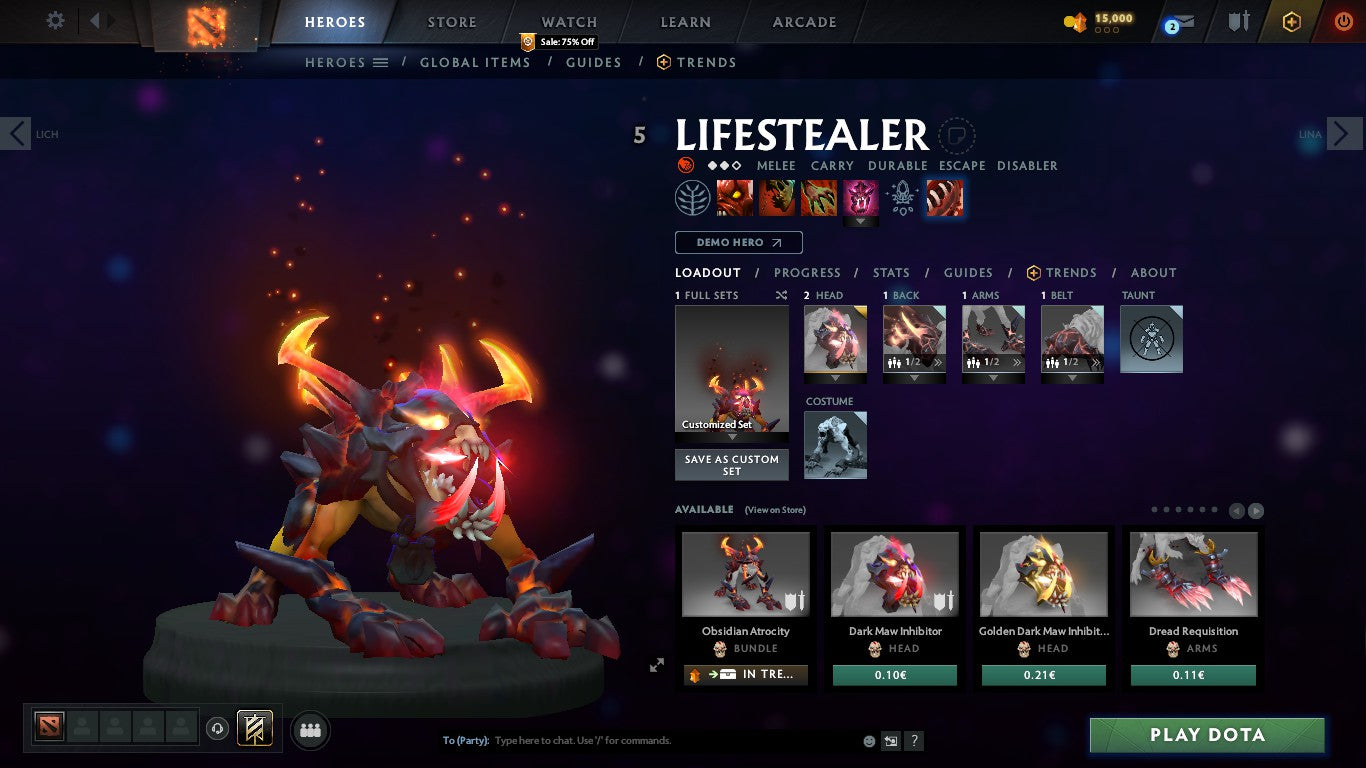Select the talent tree icon for Lifestealer

(693, 197)
